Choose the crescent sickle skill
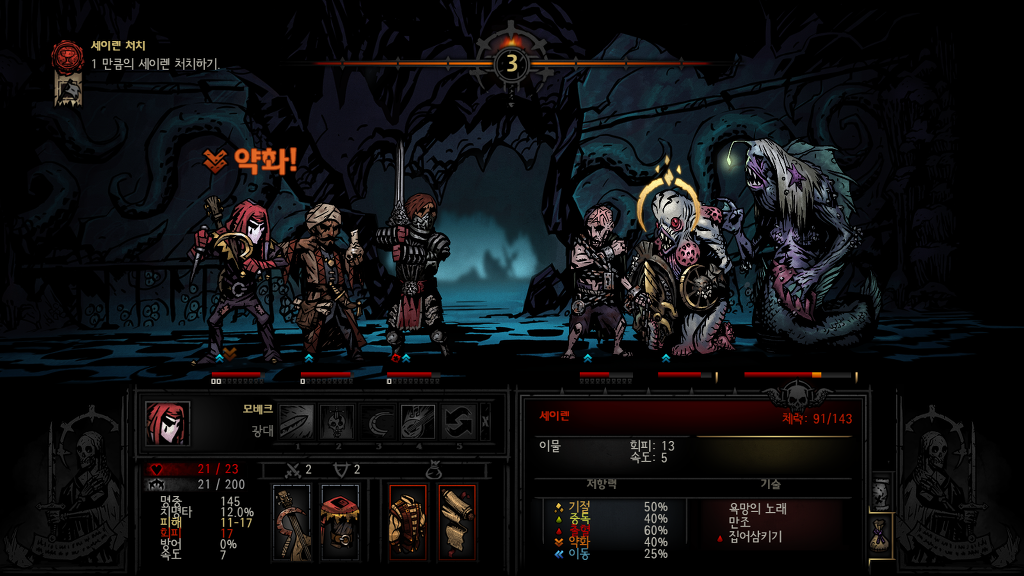 tap(378, 421)
